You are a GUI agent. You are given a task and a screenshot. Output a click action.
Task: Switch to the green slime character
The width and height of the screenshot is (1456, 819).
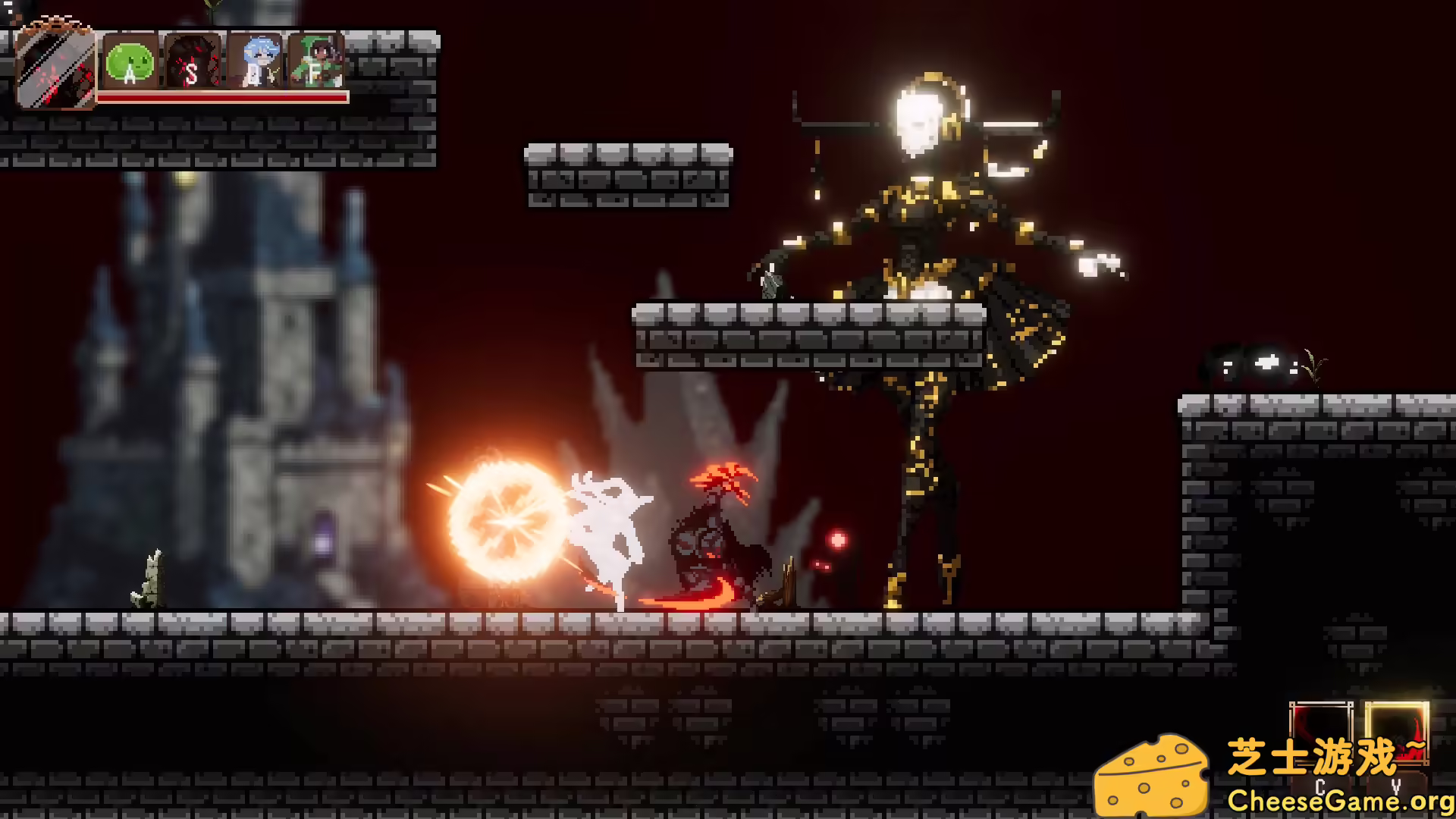tap(130, 62)
